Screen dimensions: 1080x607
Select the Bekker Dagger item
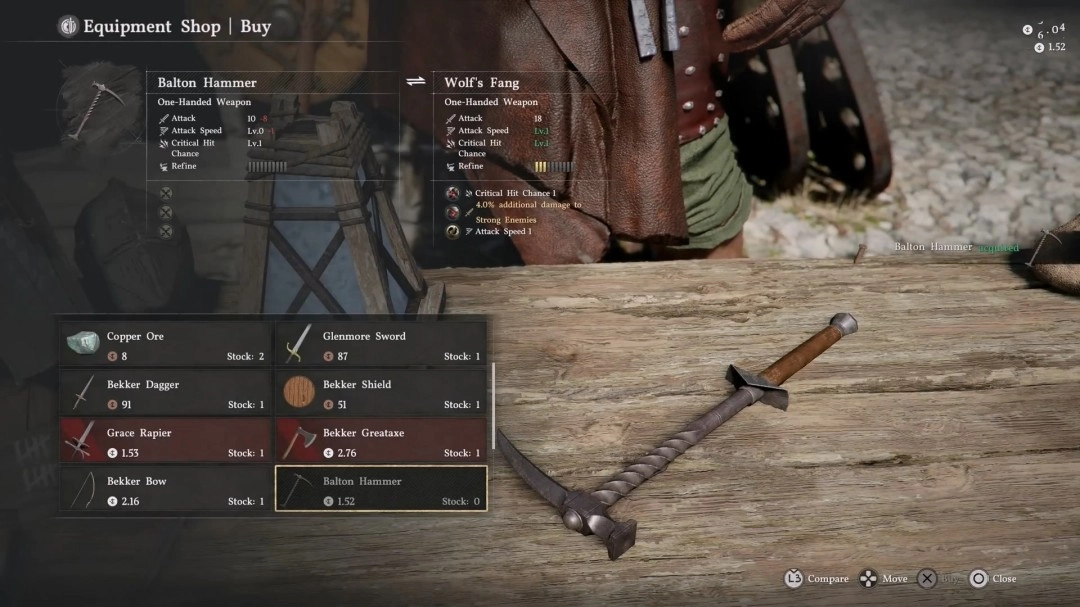166,393
